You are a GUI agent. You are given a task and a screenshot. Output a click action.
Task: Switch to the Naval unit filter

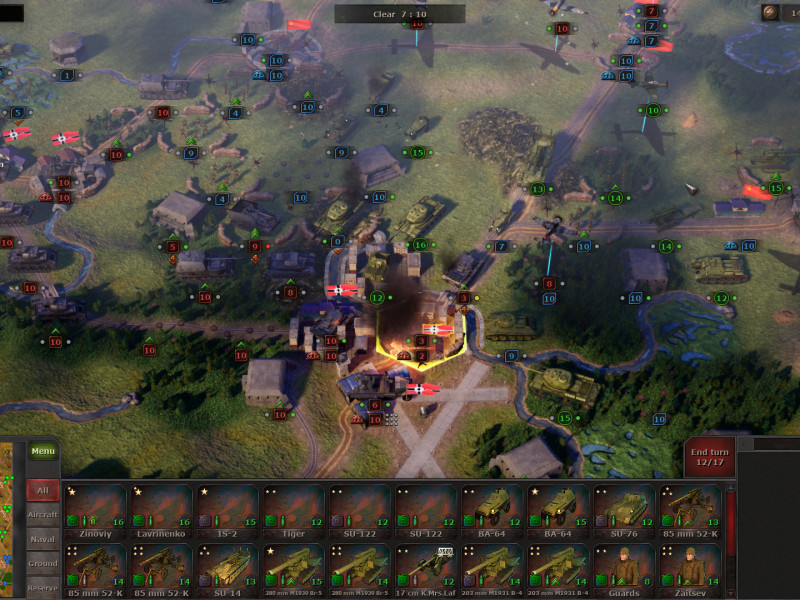click(x=43, y=538)
